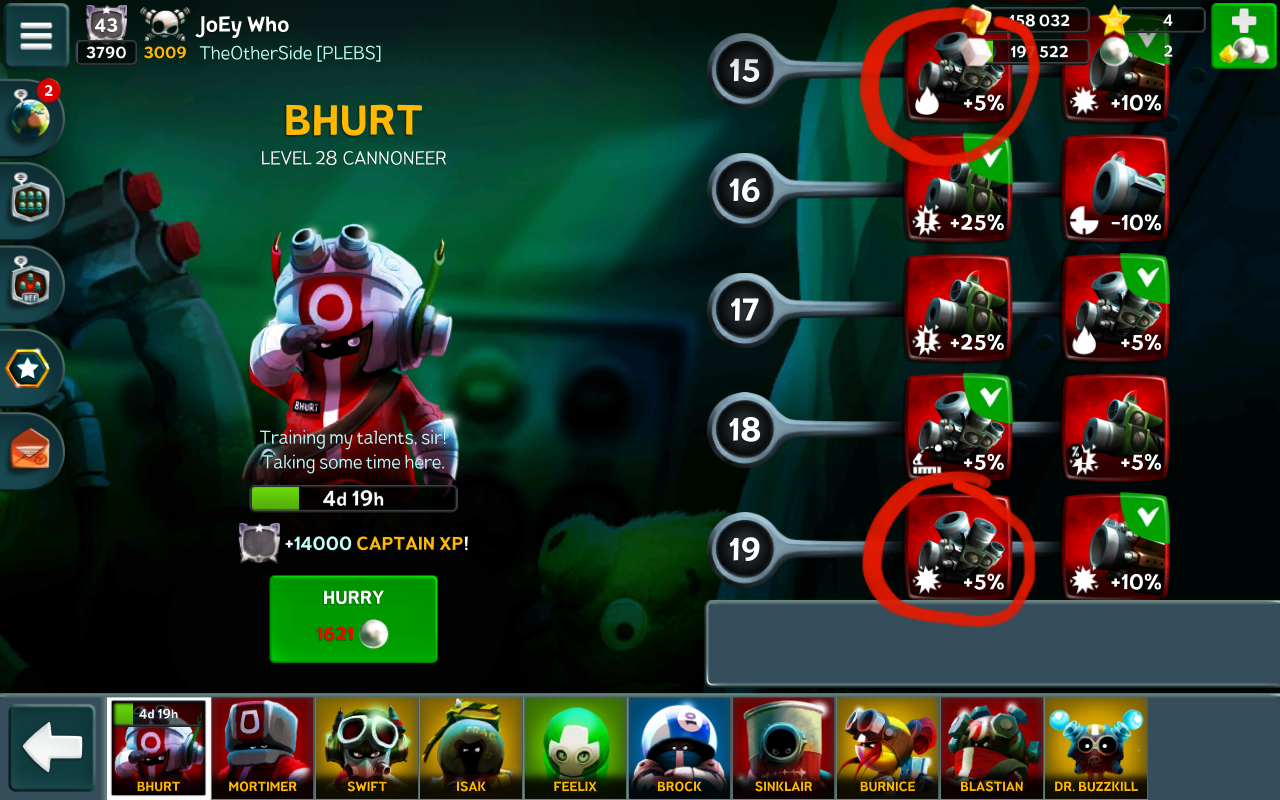Choose the level 17 +25% talent
This screenshot has height=800, width=1280.
pyautogui.click(x=958, y=308)
